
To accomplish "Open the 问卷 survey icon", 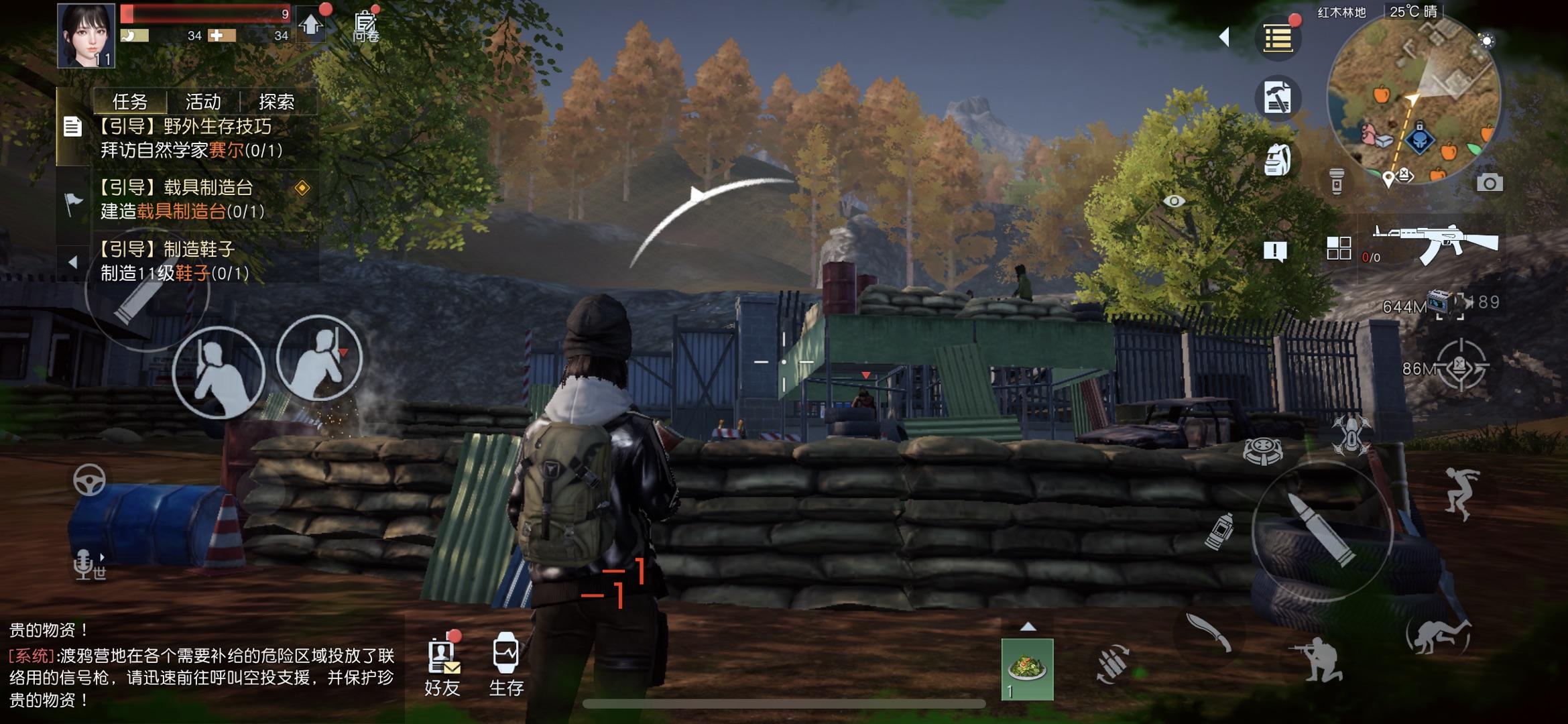I will 365,27.
